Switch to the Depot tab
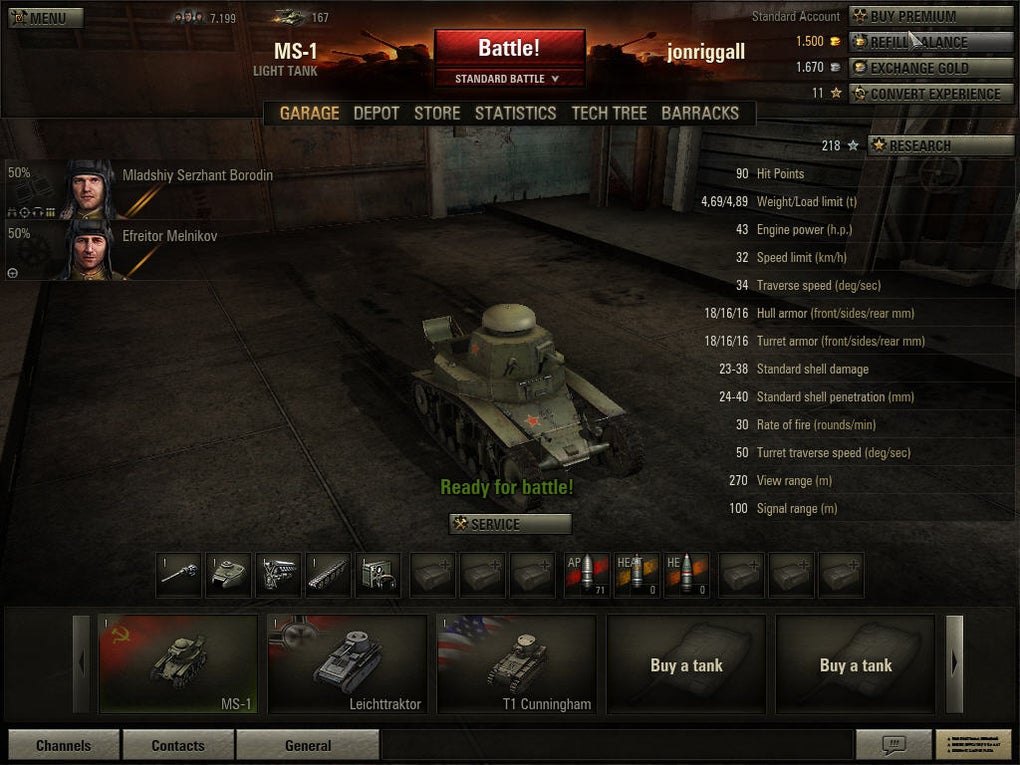Image resolution: width=1020 pixels, height=765 pixels. (376, 113)
